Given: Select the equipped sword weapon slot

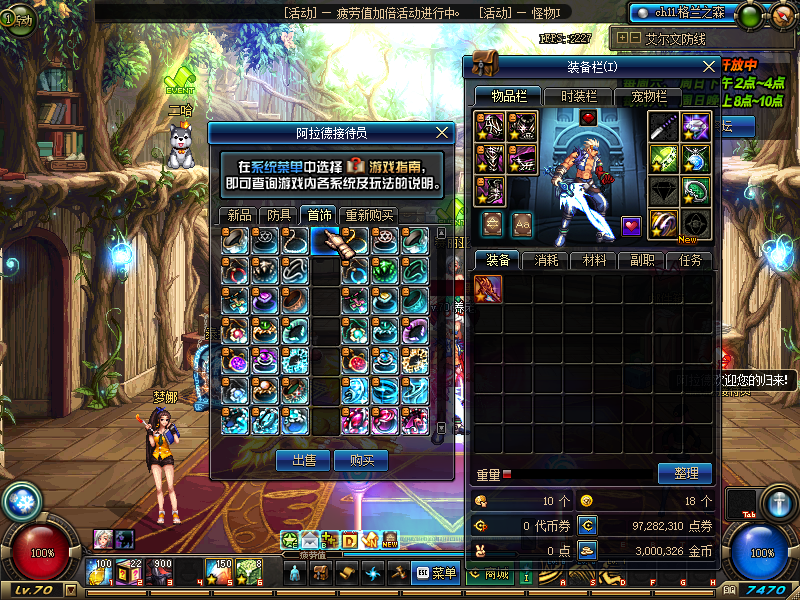Looking at the screenshot, I should [663, 126].
